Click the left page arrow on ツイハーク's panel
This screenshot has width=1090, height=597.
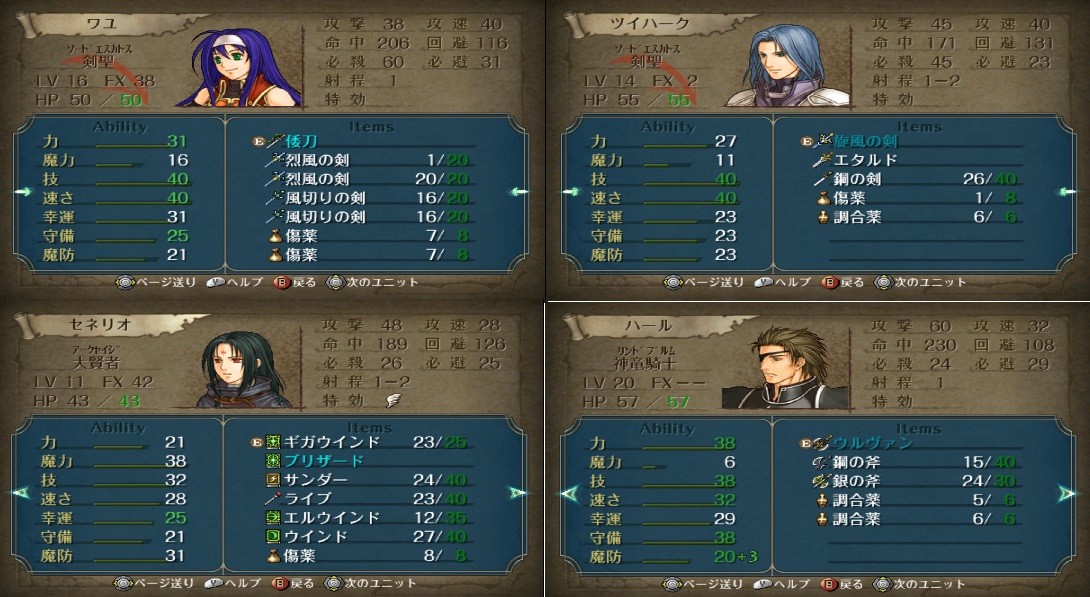(571, 192)
